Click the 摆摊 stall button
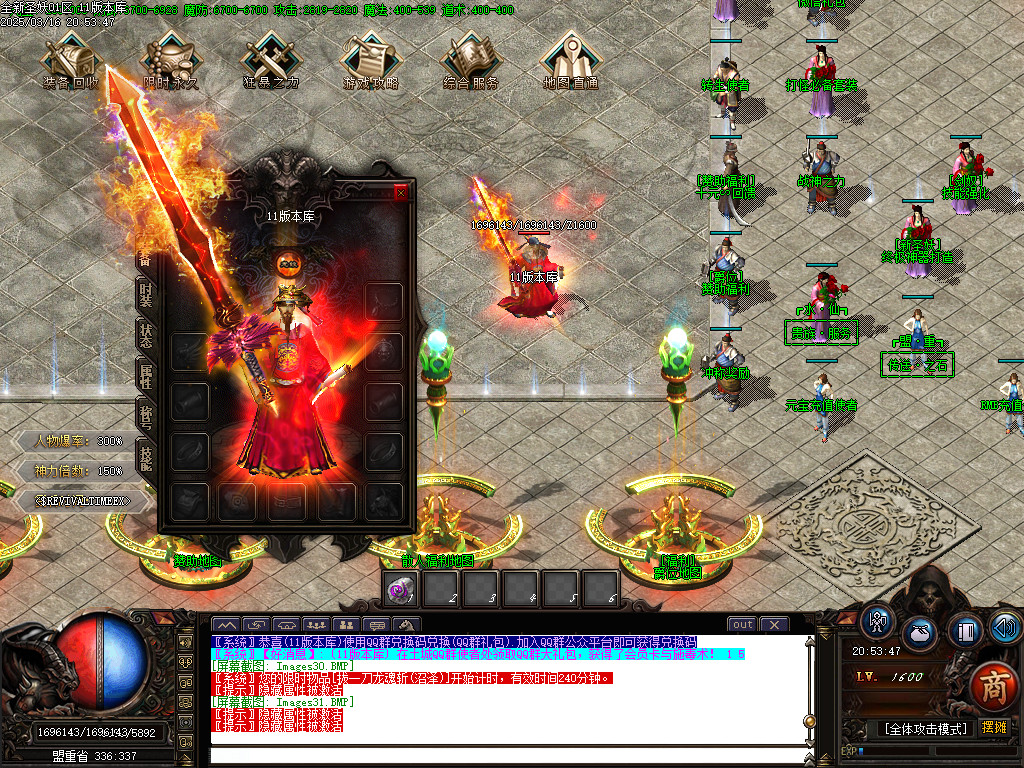The width and height of the screenshot is (1024, 768). click(994, 728)
